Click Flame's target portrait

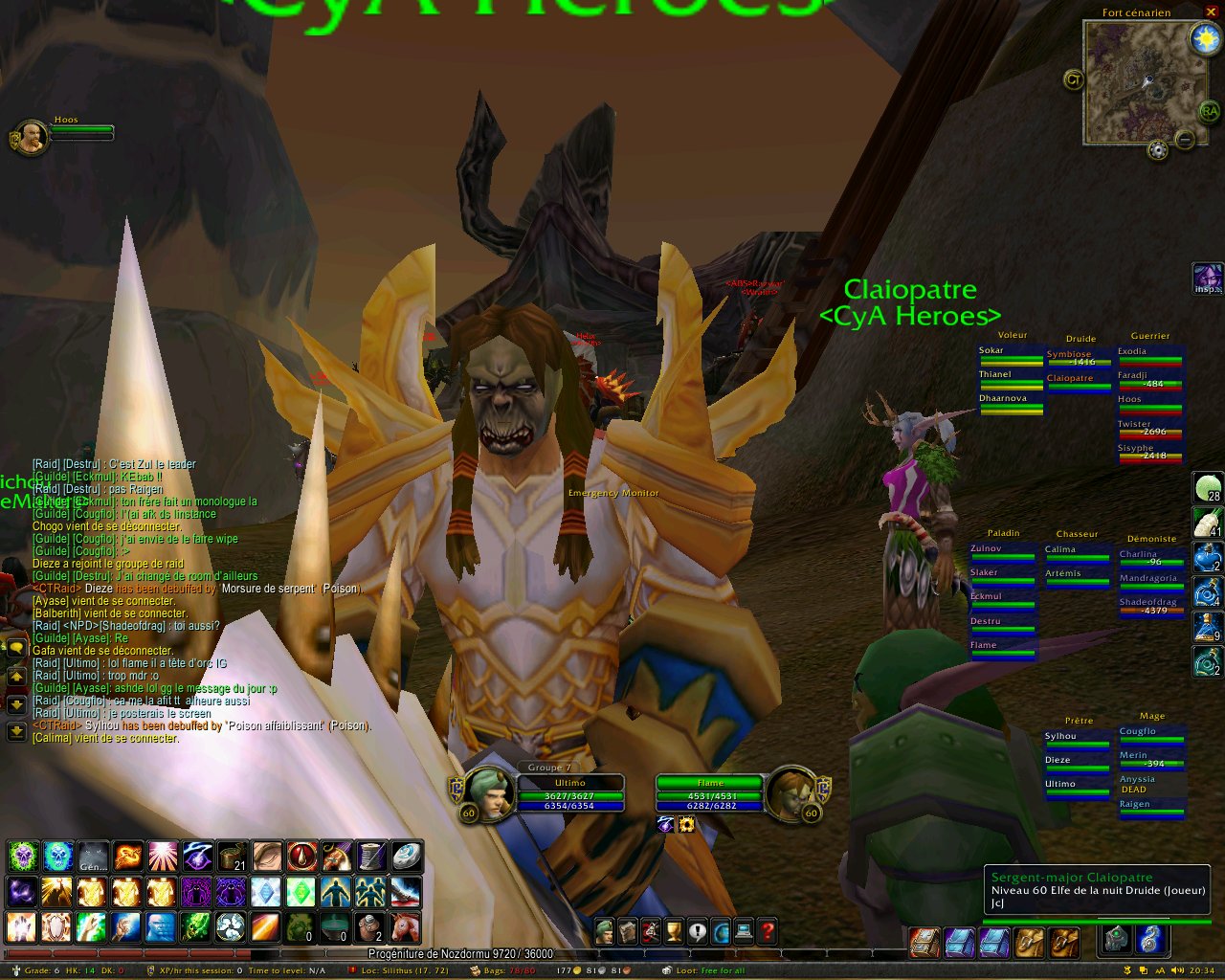point(792,792)
